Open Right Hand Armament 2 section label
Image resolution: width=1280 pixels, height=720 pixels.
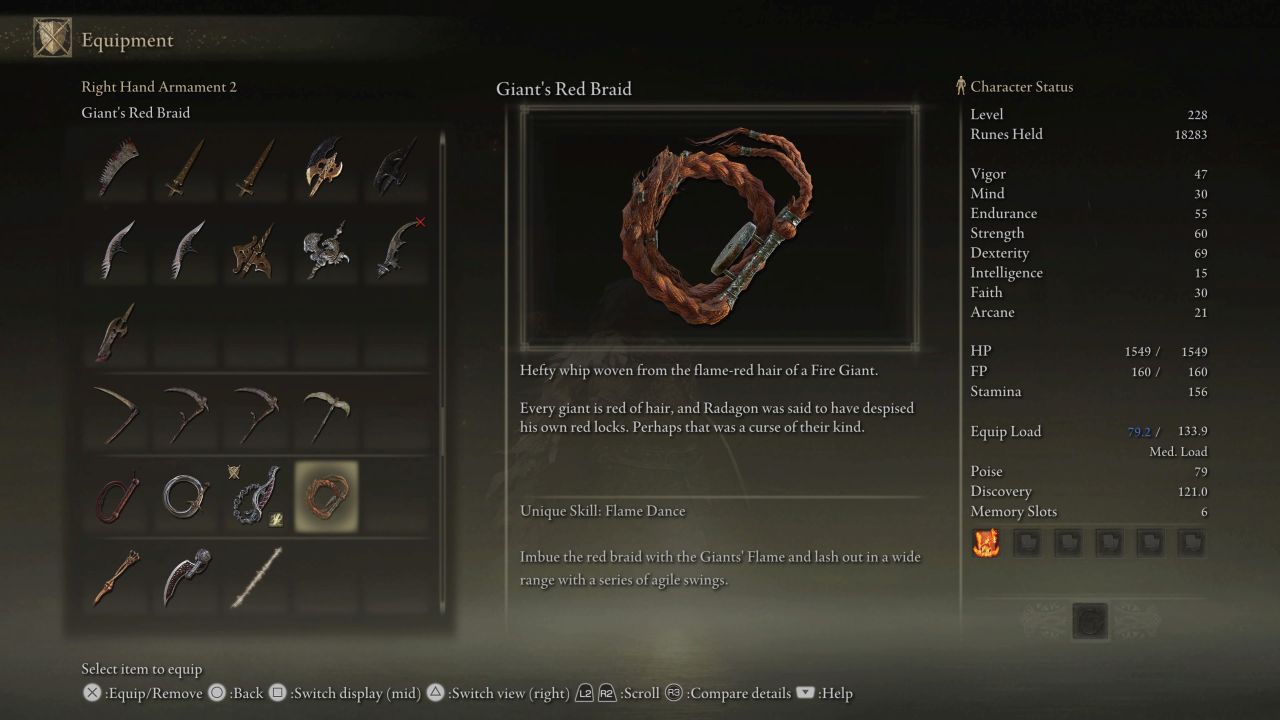(159, 87)
